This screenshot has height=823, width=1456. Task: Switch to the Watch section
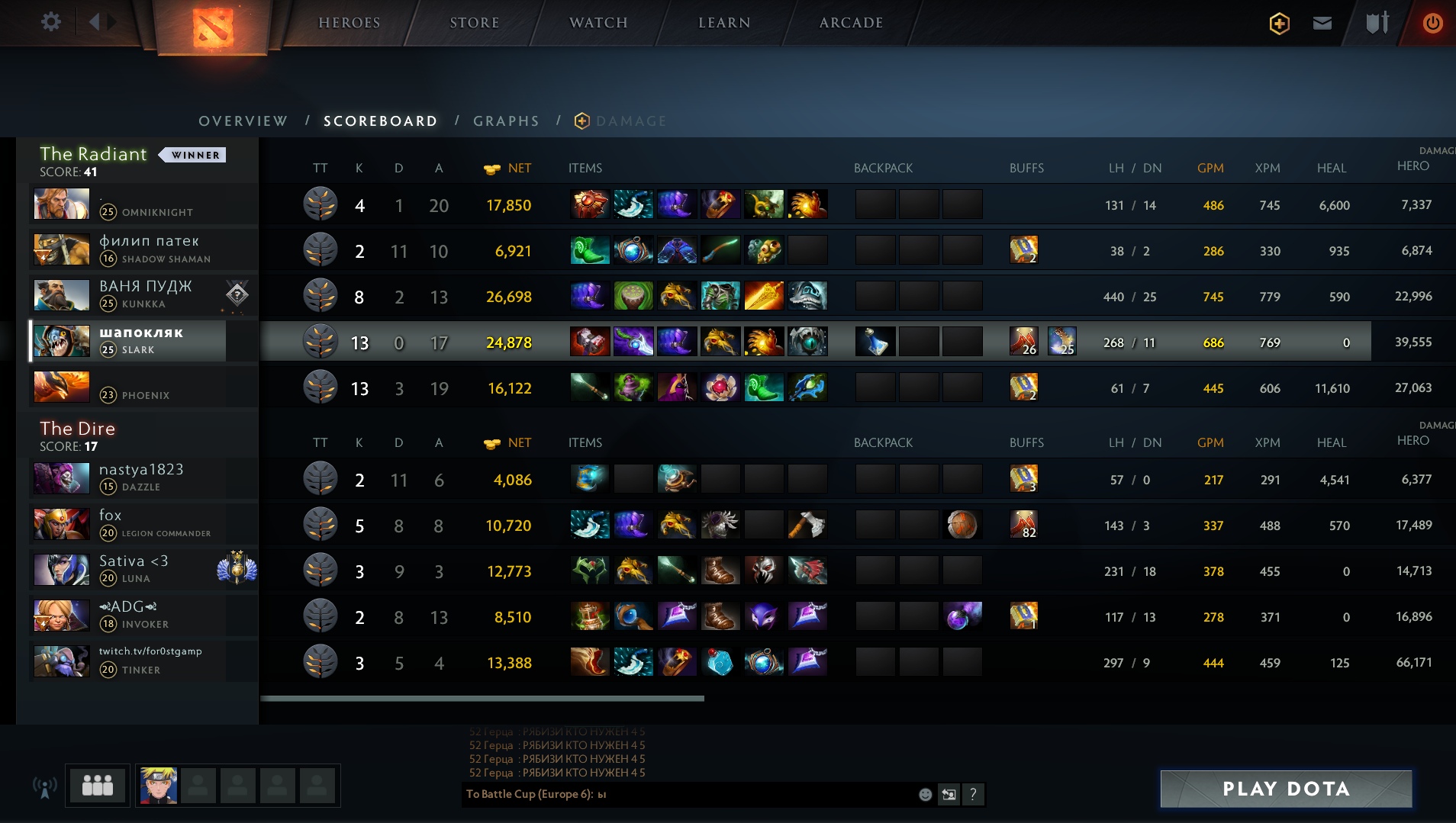598,23
